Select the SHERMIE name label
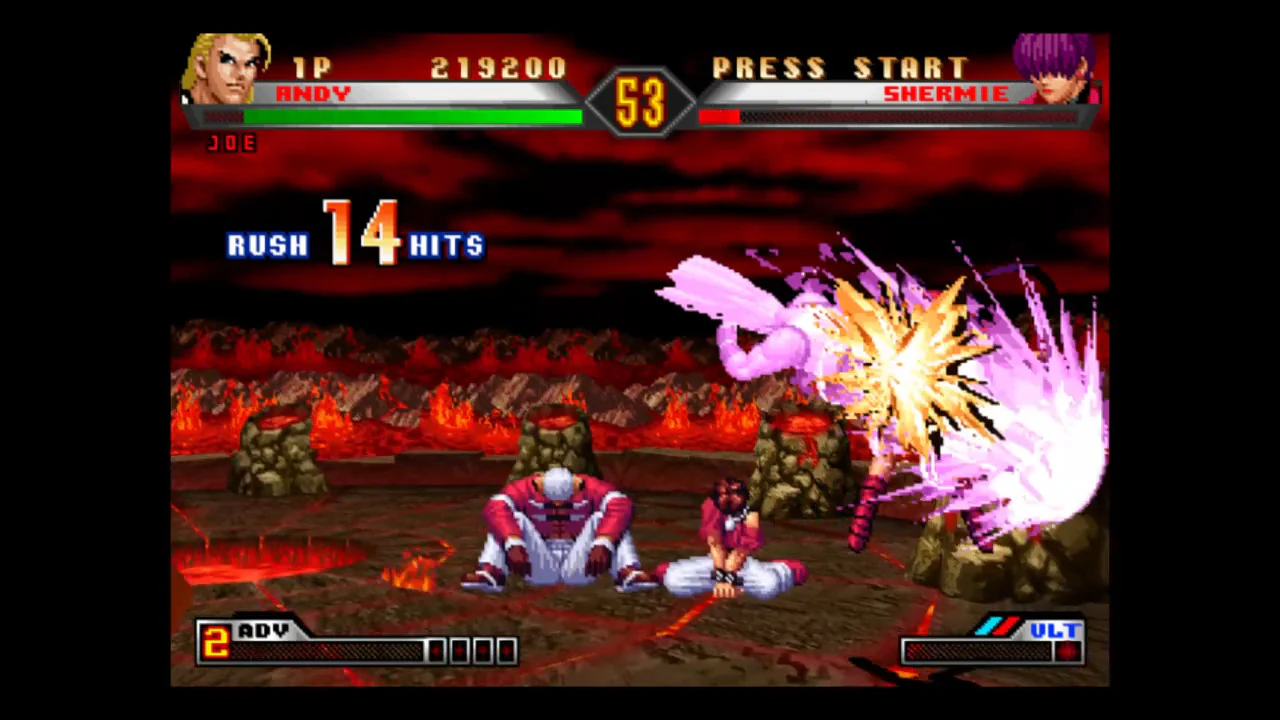 pos(945,93)
